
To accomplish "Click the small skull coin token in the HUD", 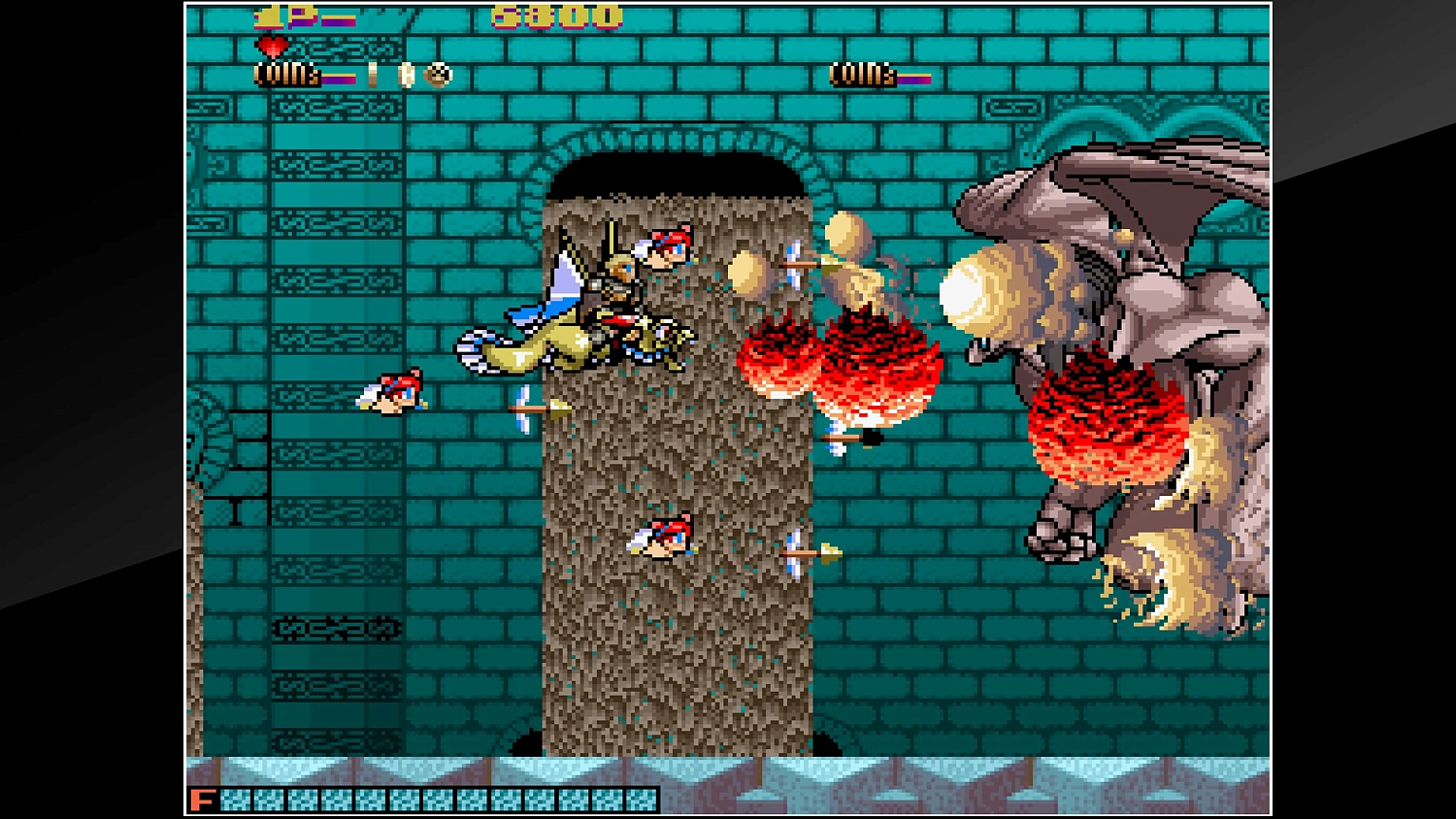I will [437, 75].
